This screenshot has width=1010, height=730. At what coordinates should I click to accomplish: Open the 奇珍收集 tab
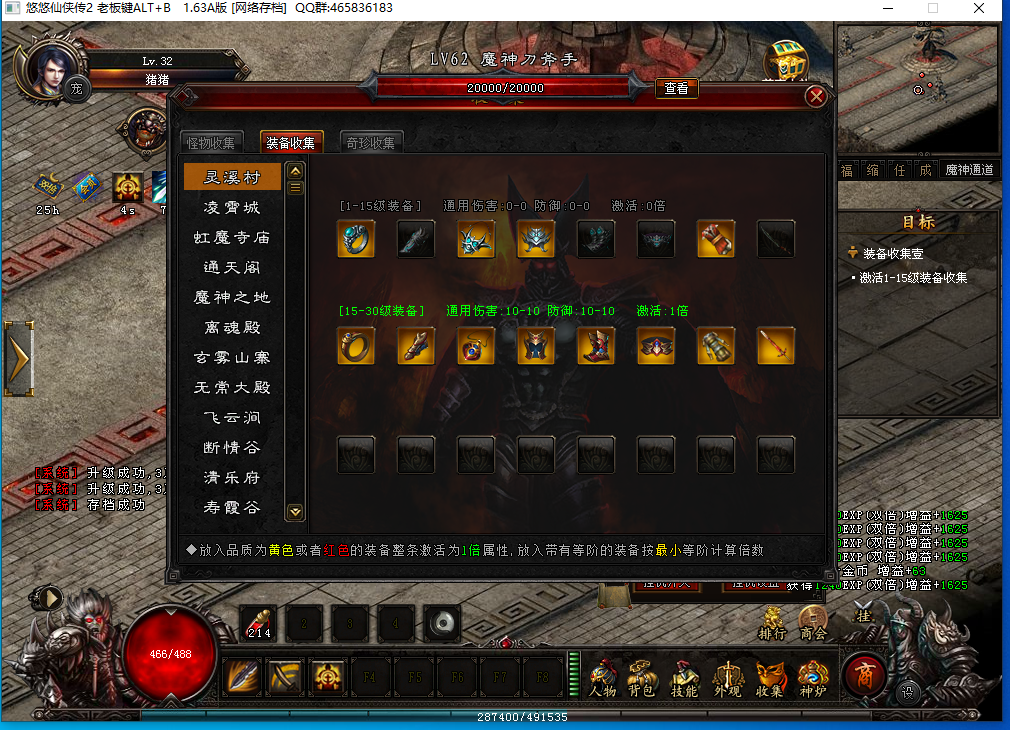point(372,143)
